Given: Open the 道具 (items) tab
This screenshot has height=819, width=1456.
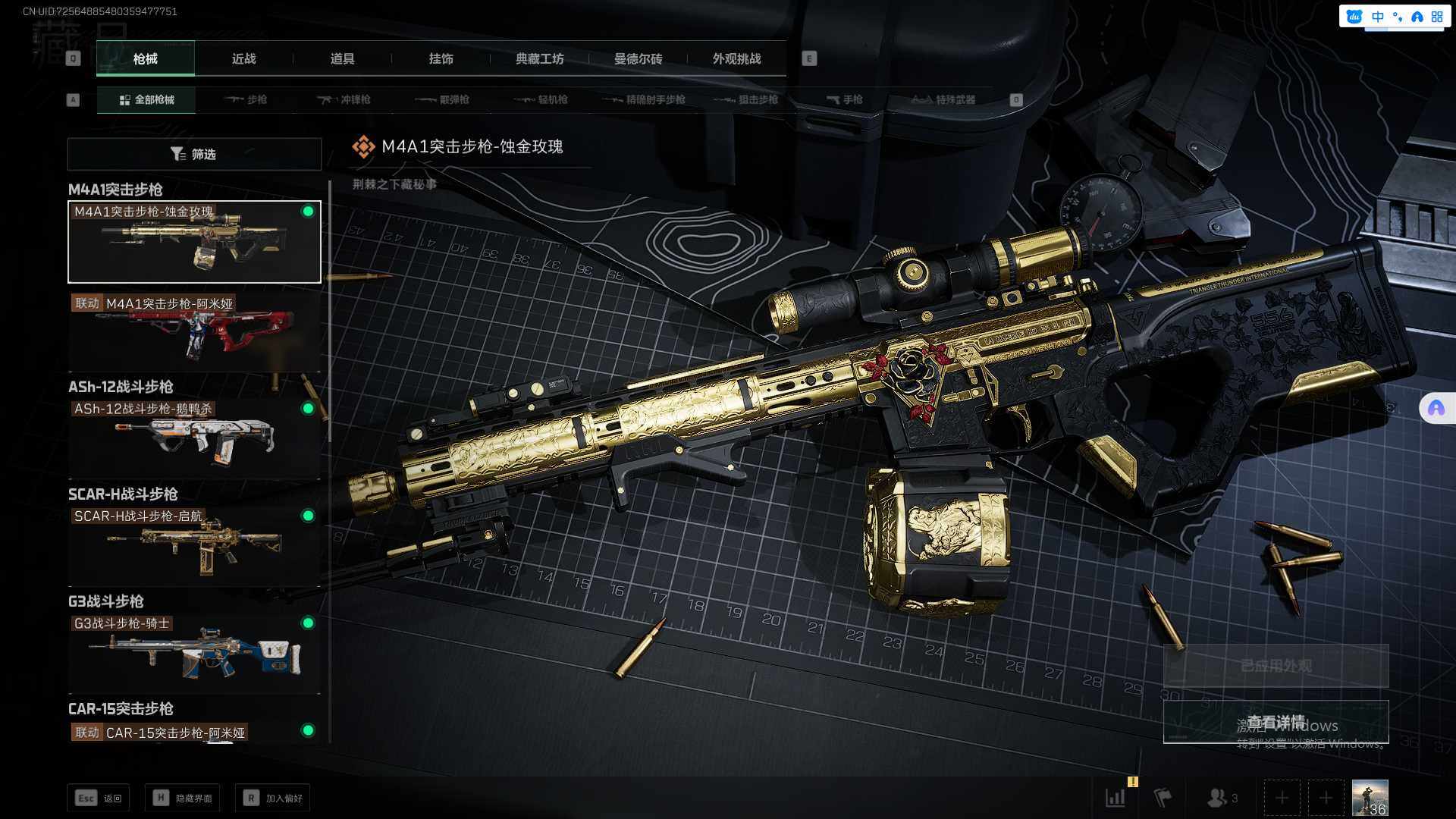Looking at the screenshot, I should click(x=342, y=58).
